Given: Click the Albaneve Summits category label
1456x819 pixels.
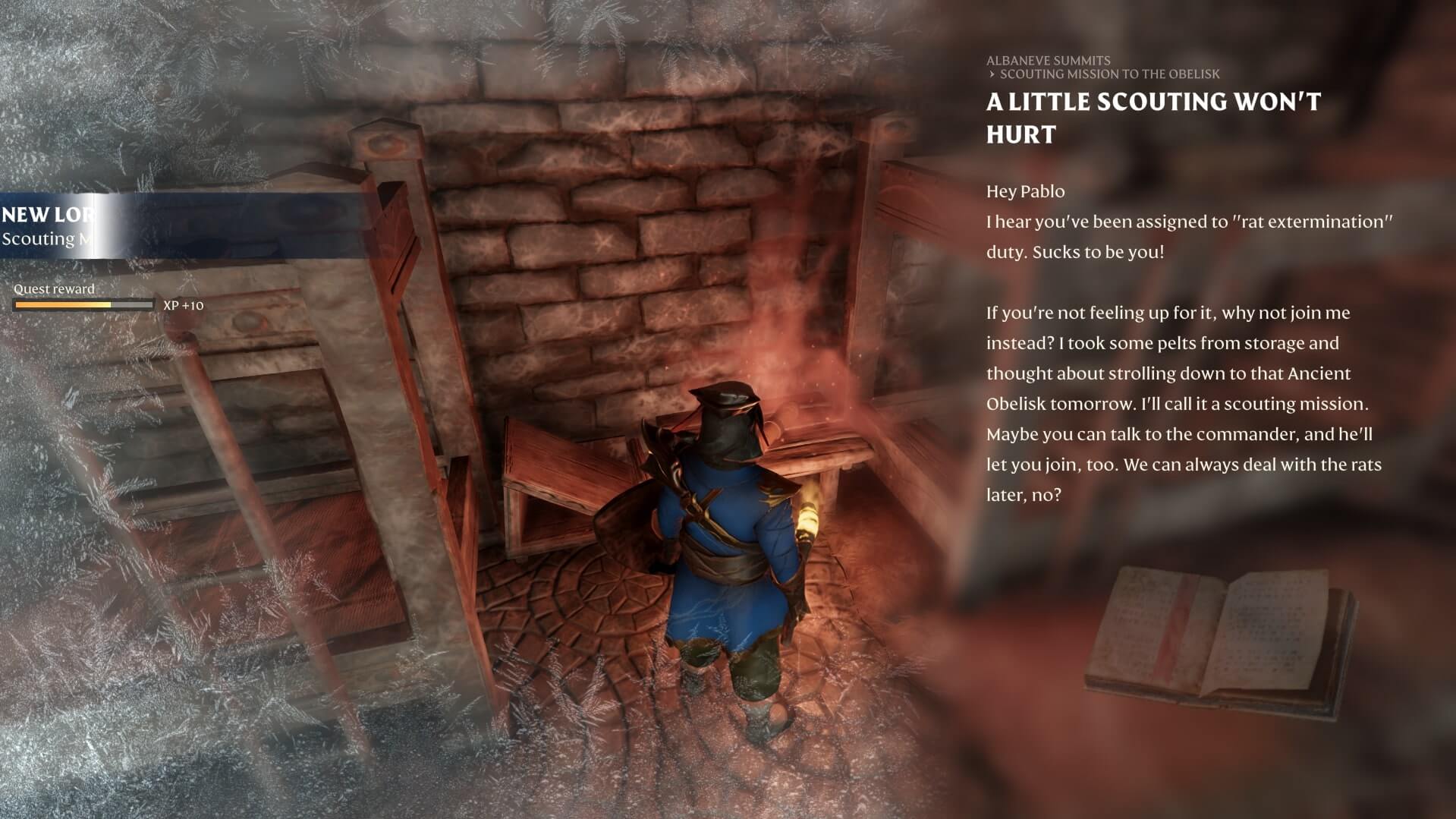Looking at the screenshot, I should coord(1048,61).
